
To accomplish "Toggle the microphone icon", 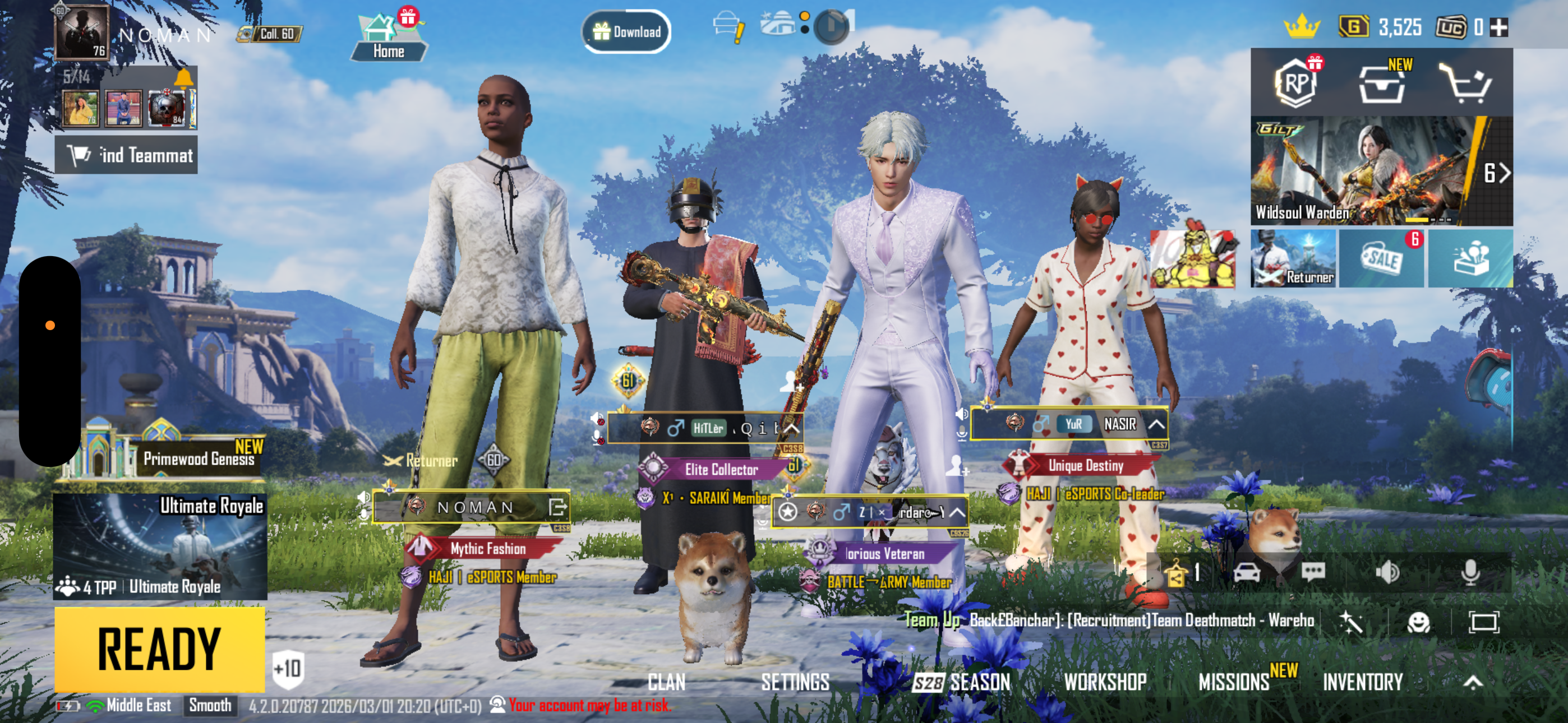I will click(x=1470, y=572).
